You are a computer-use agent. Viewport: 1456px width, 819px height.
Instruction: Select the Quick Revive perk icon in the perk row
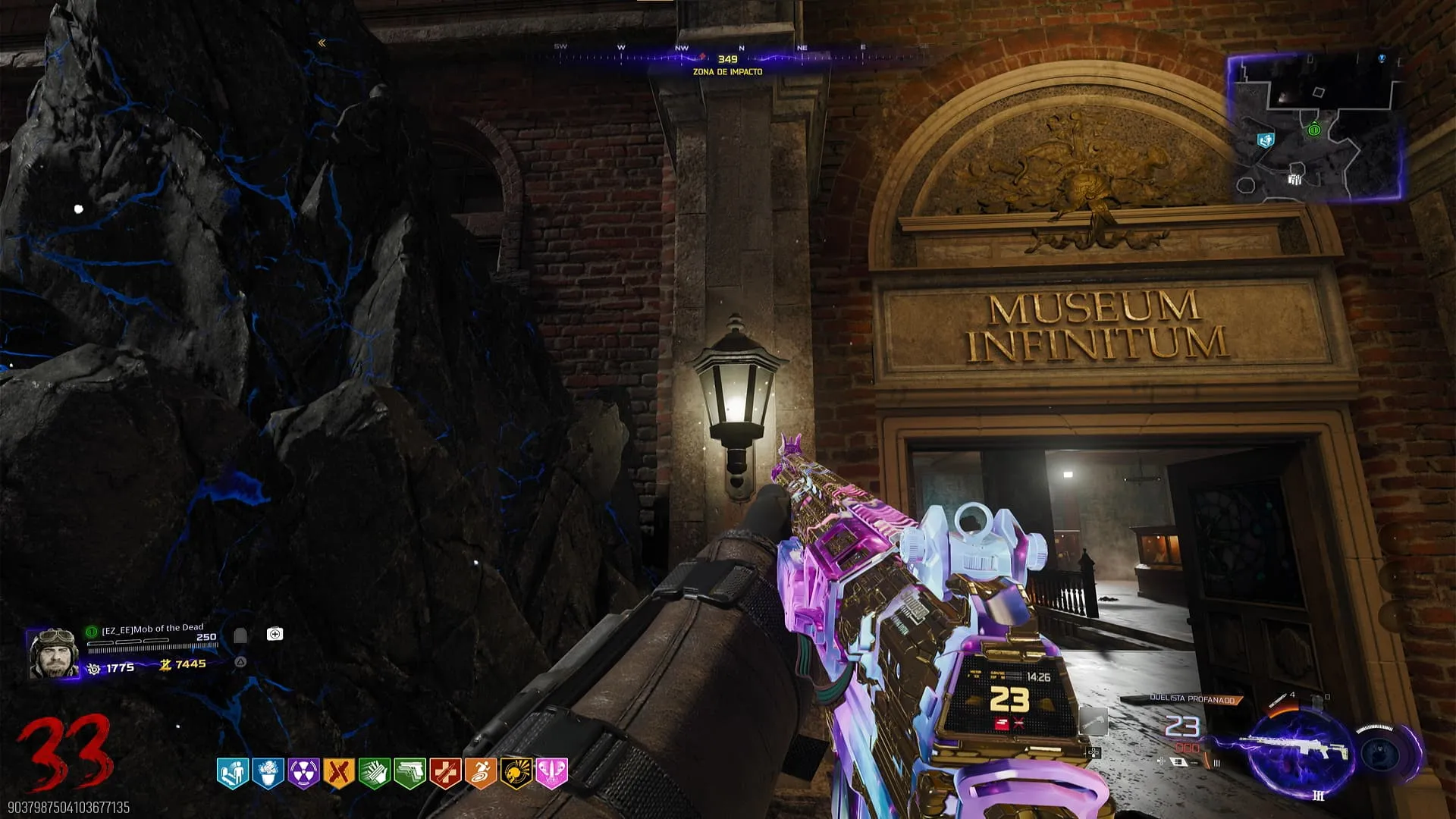coord(232,773)
